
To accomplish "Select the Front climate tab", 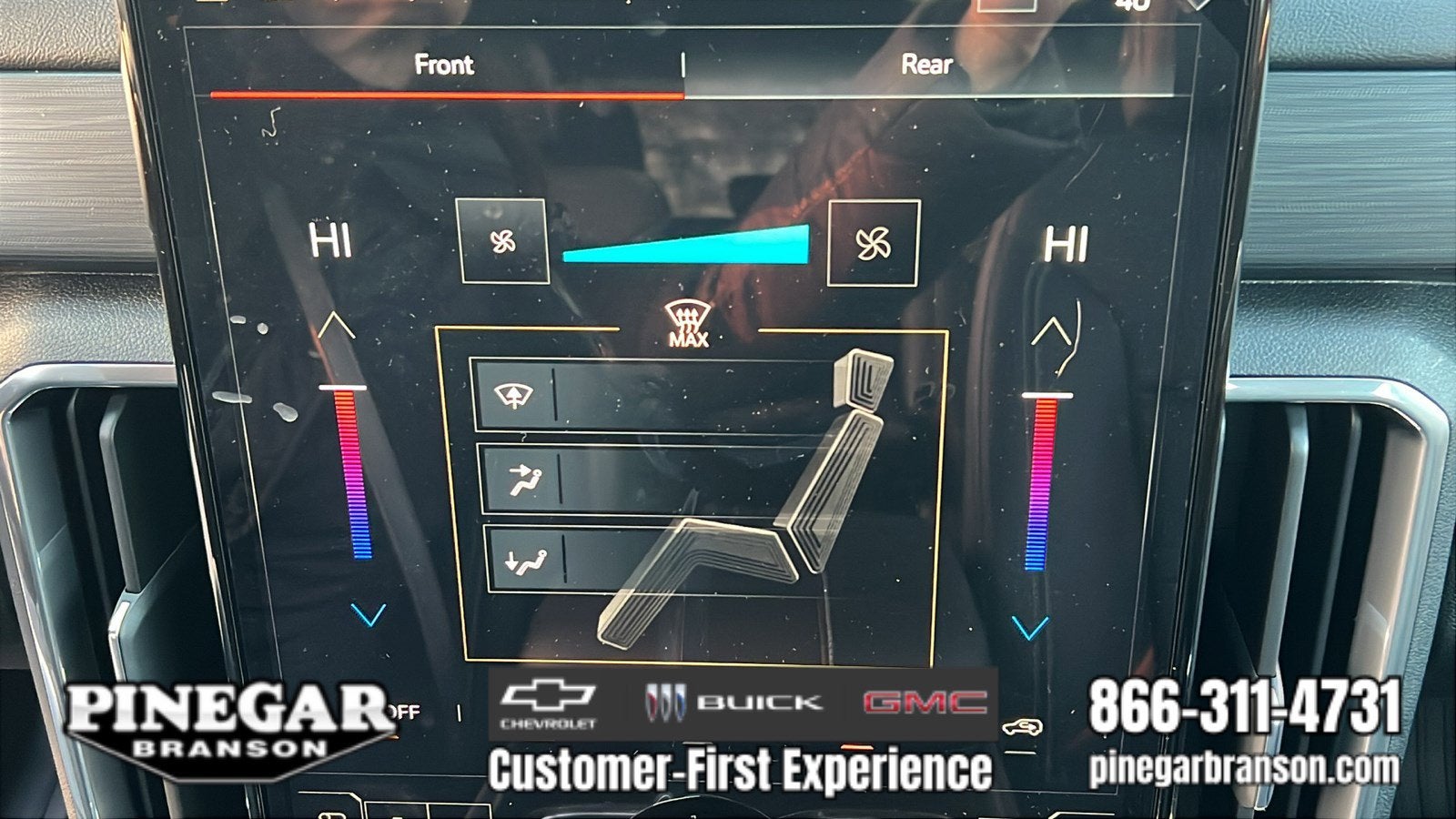I will tap(444, 66).
